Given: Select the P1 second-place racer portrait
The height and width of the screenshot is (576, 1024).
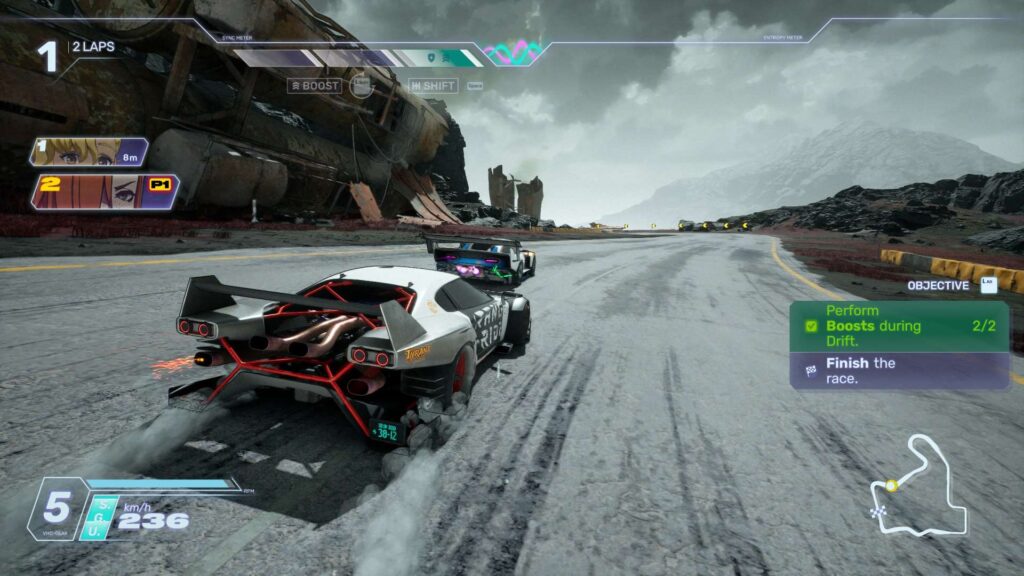Looking at the screenshot, I should [105, 191].
